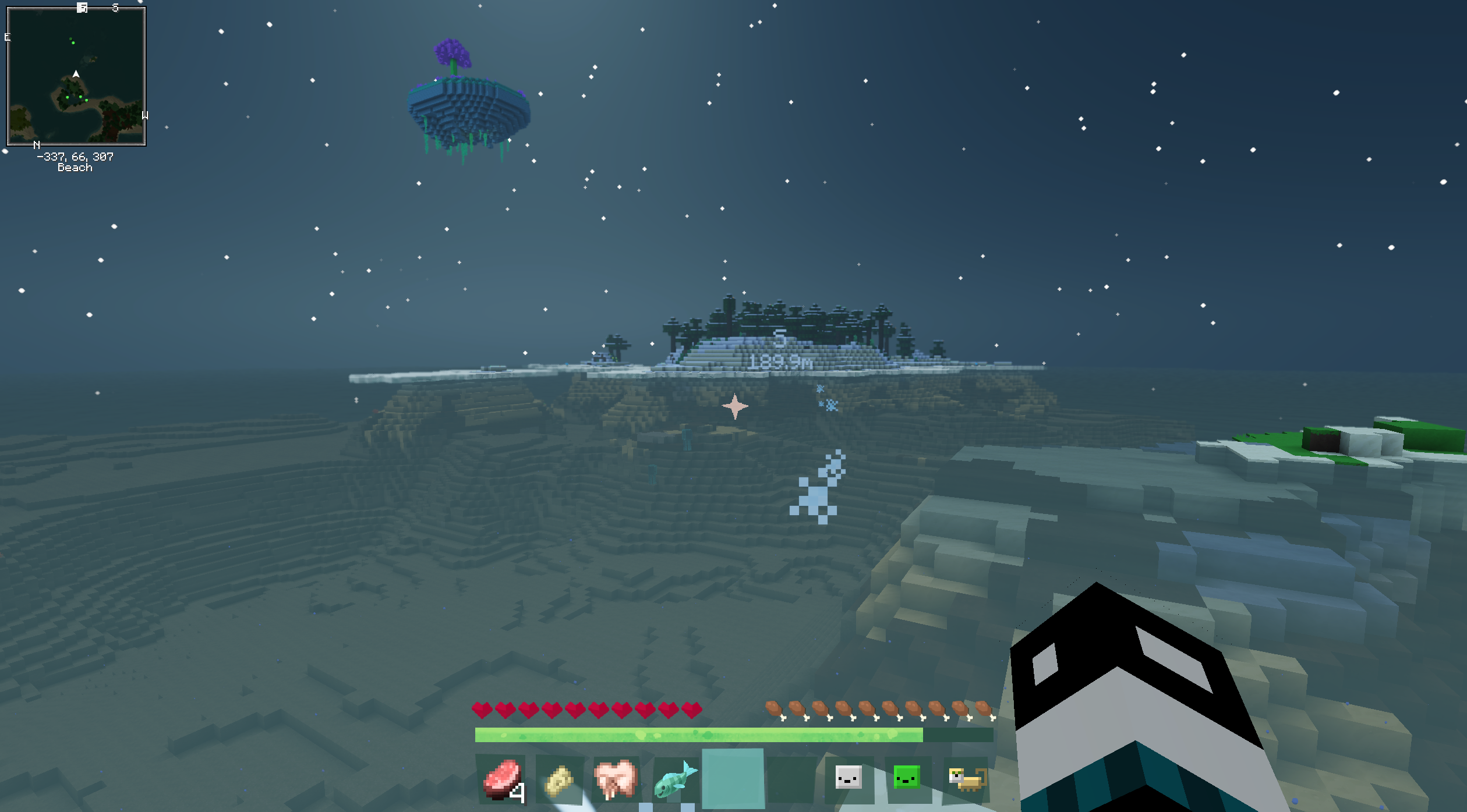Click the minimap display in the top-left corner

(76, 76)
